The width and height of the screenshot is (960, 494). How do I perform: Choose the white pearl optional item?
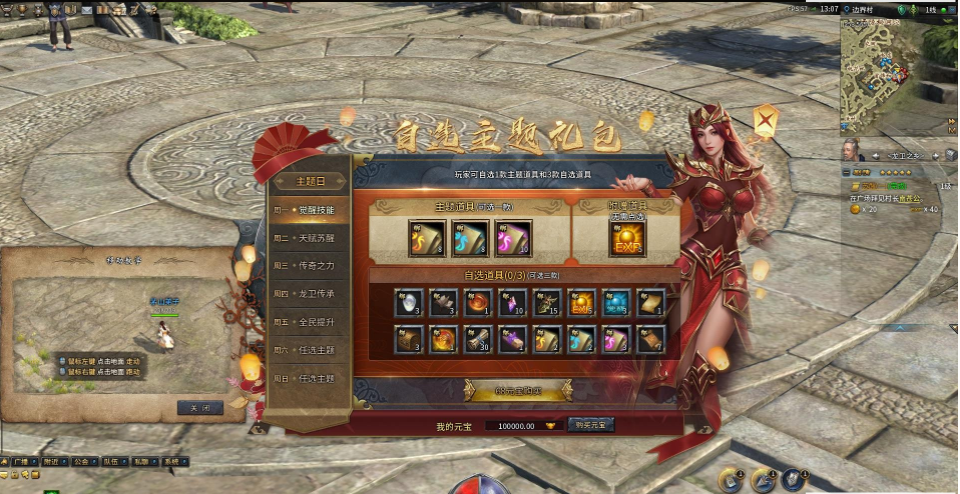coord(406,303)
